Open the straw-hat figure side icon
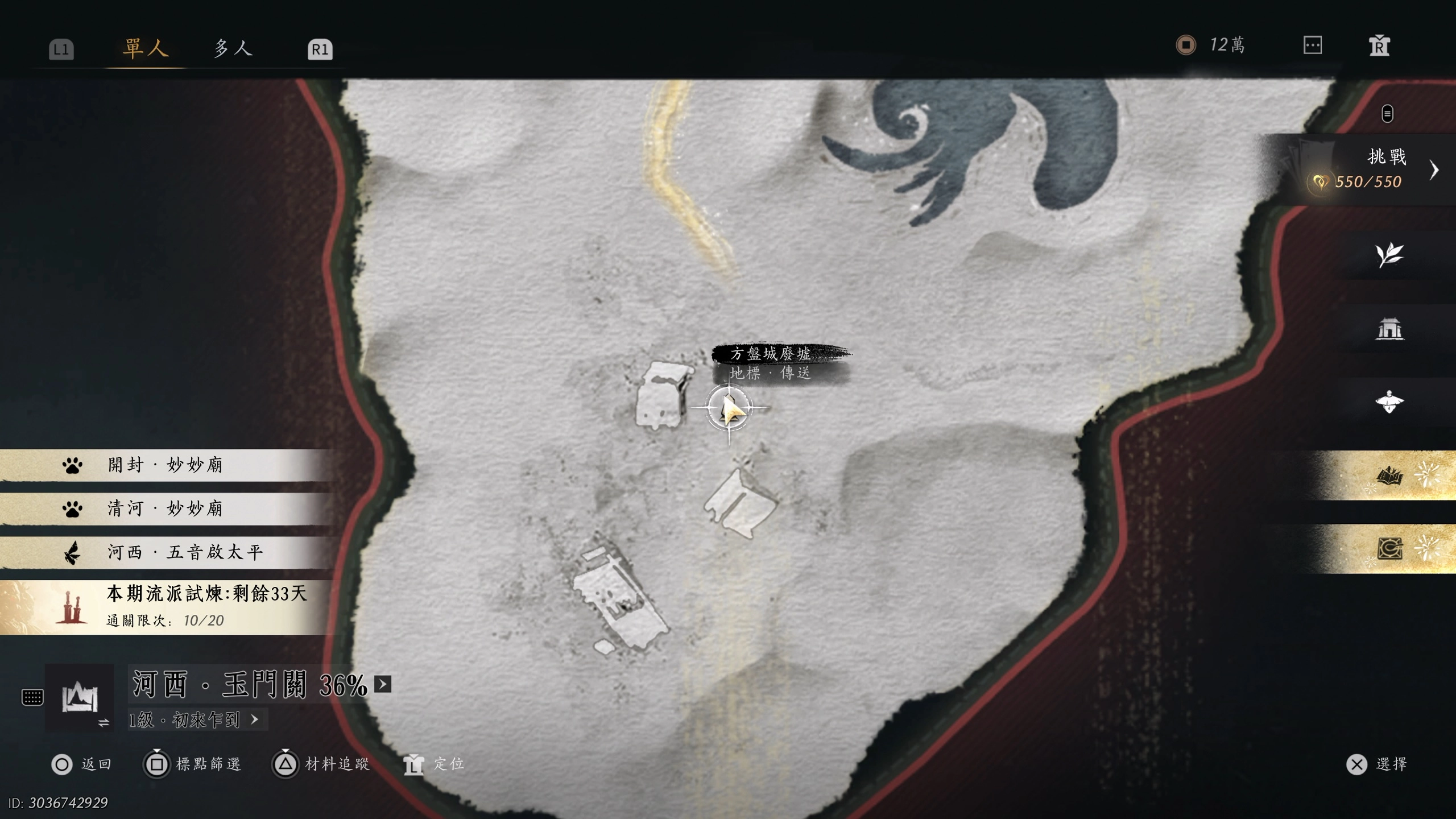The width and height of the screenshot is (1456, 819). [1389, 402]
